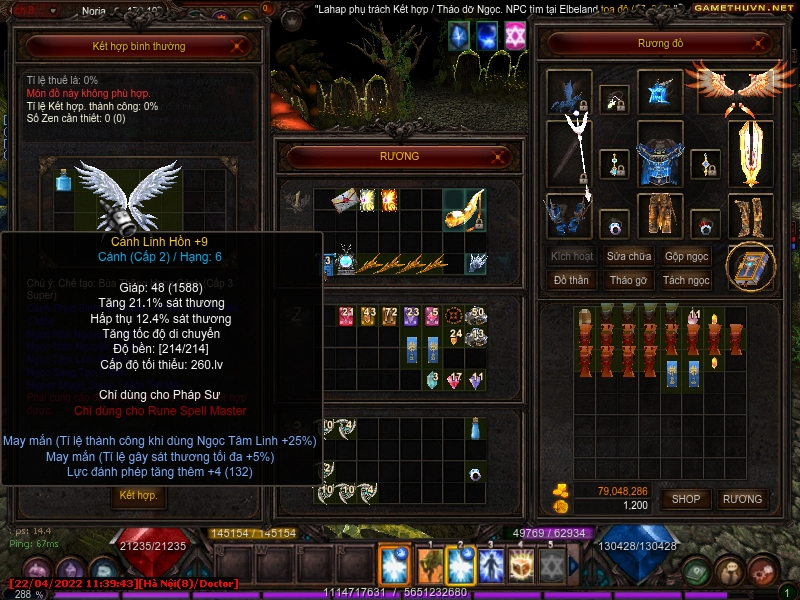Image resolution: width=800 pixels, height=600 pixels.
Task: Open the SHOP
Action: 685,498
